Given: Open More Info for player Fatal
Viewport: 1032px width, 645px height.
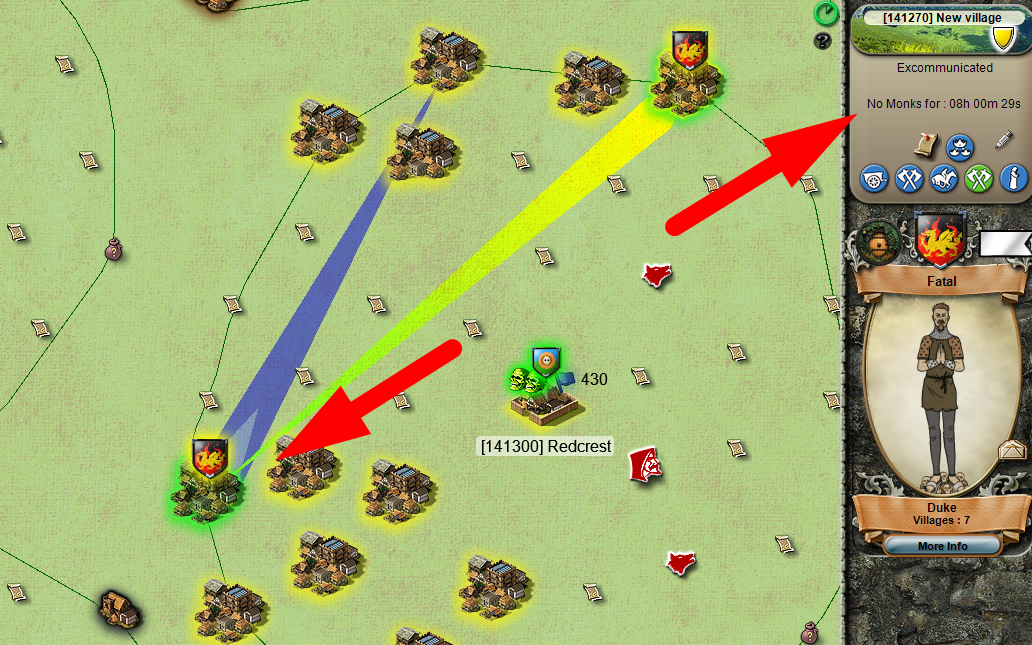Looking at the screenshot, I should [941, 546].
